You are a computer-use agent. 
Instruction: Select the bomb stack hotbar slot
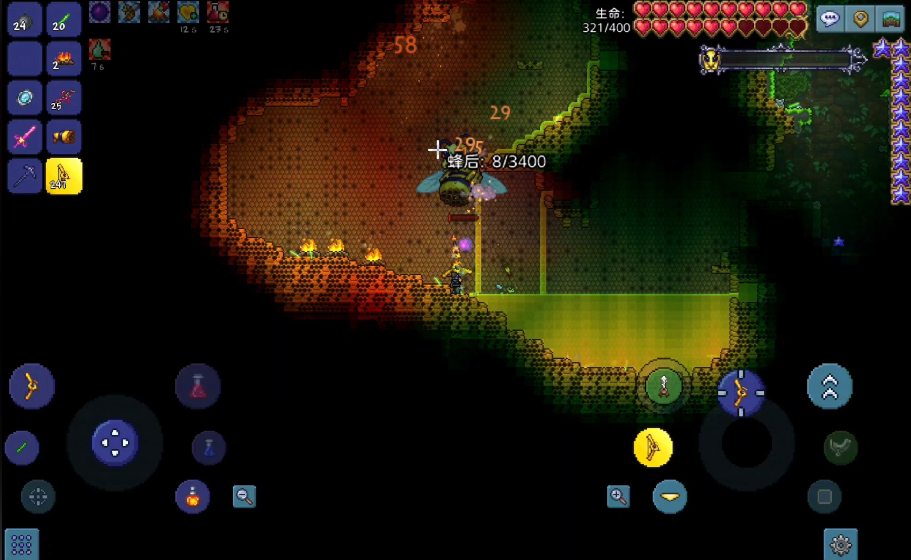tap(24, 20)
